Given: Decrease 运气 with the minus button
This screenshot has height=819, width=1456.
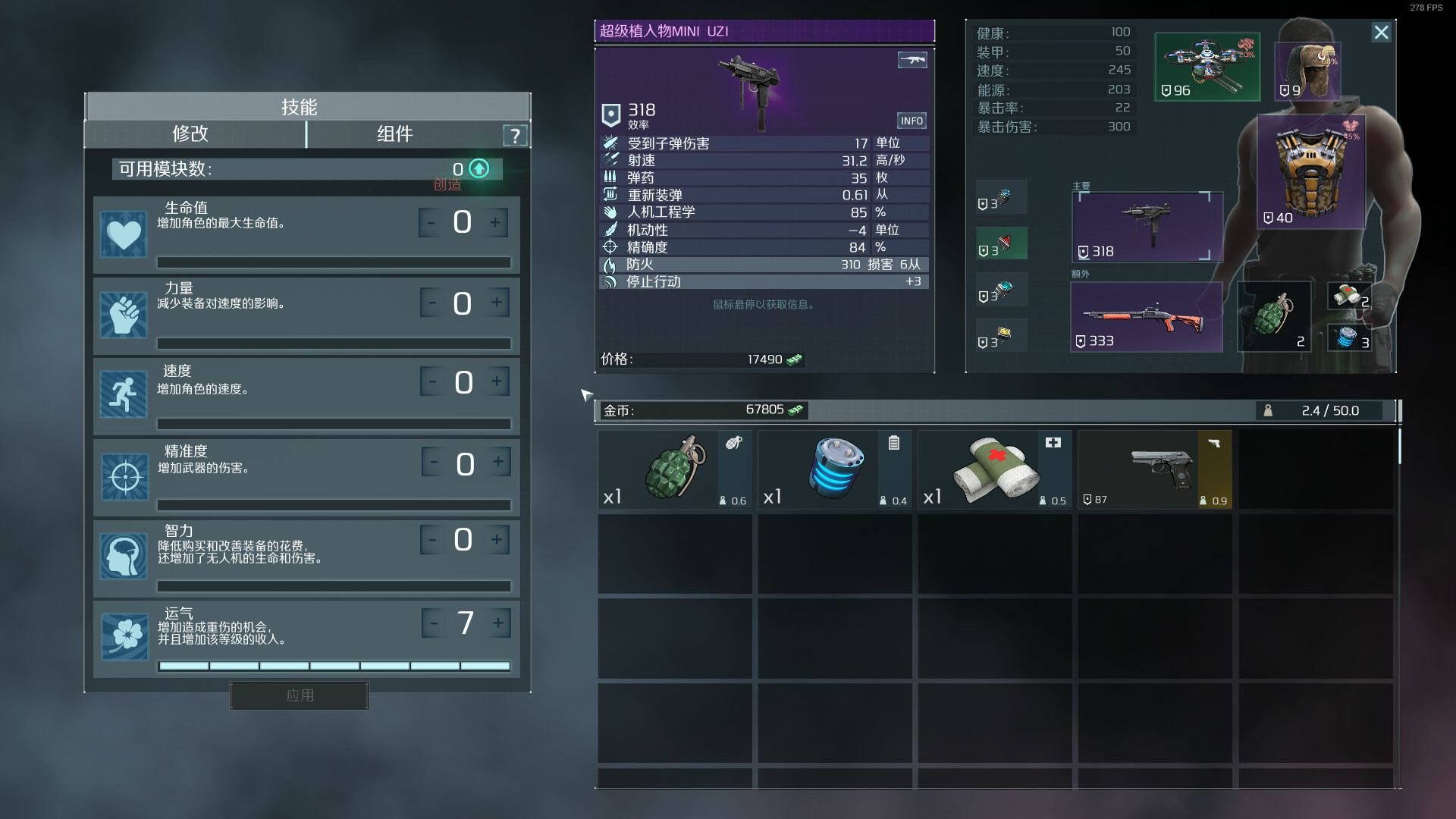Looking at the screenshot, I should click(x=434, y=623).
